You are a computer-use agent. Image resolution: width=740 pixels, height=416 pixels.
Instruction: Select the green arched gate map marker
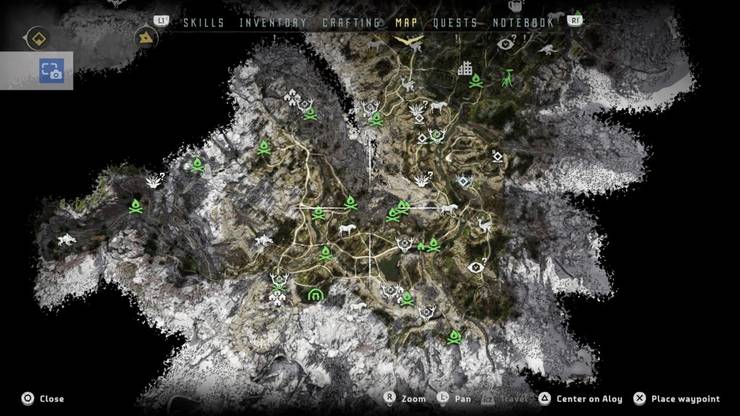(316, 293)
